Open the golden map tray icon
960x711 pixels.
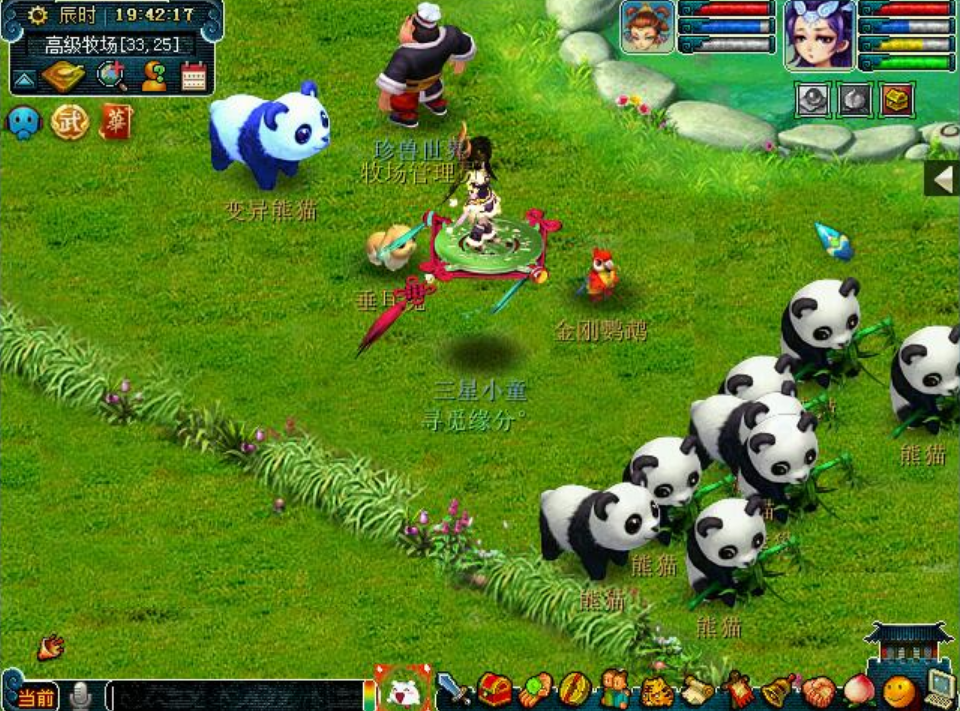(x=63, y=75)
